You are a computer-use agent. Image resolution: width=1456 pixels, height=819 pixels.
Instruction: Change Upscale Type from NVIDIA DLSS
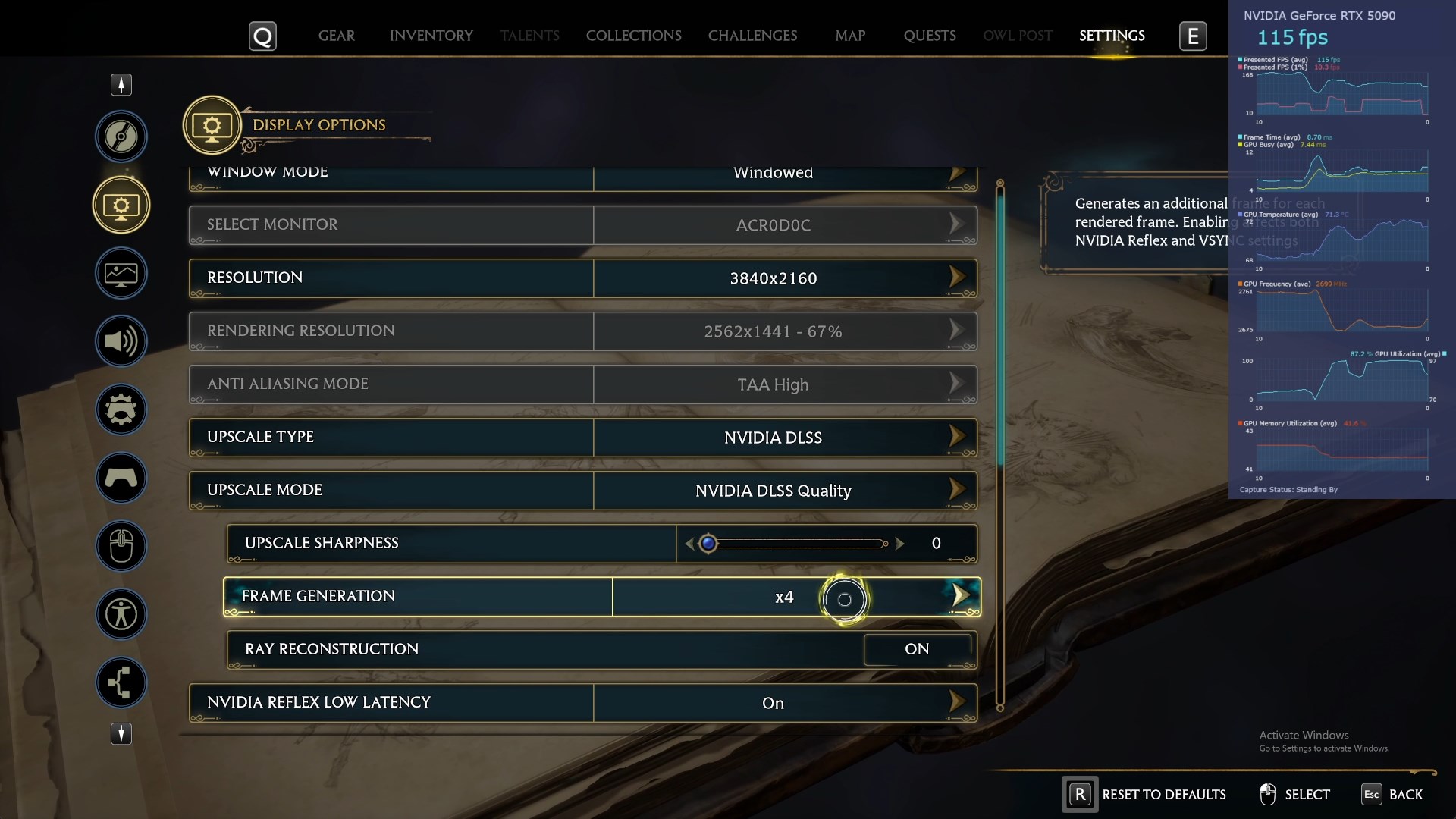957,437
